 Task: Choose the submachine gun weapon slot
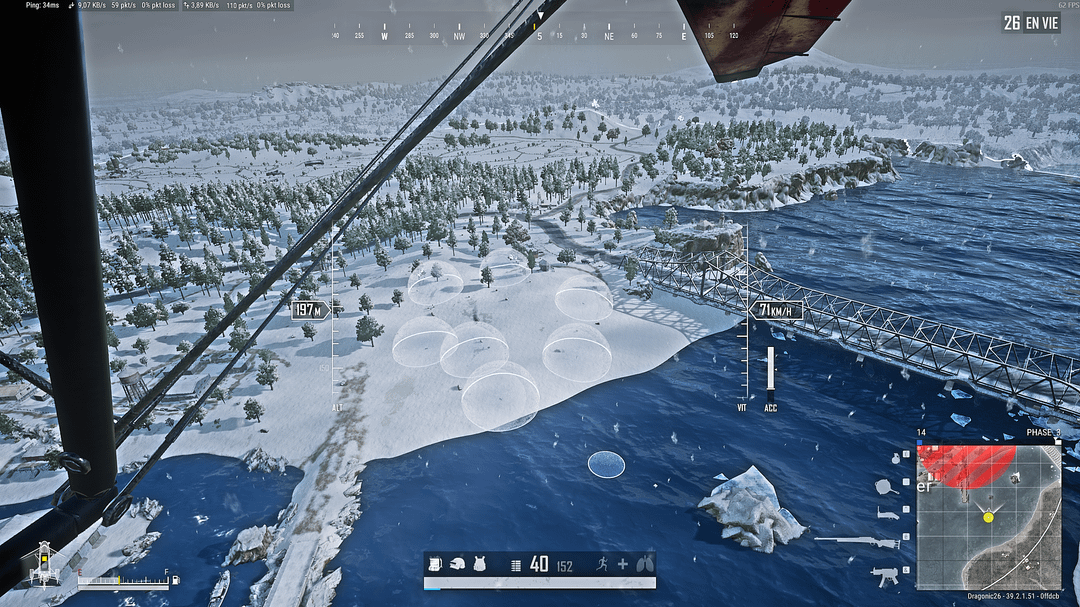[x=885, y=574]
